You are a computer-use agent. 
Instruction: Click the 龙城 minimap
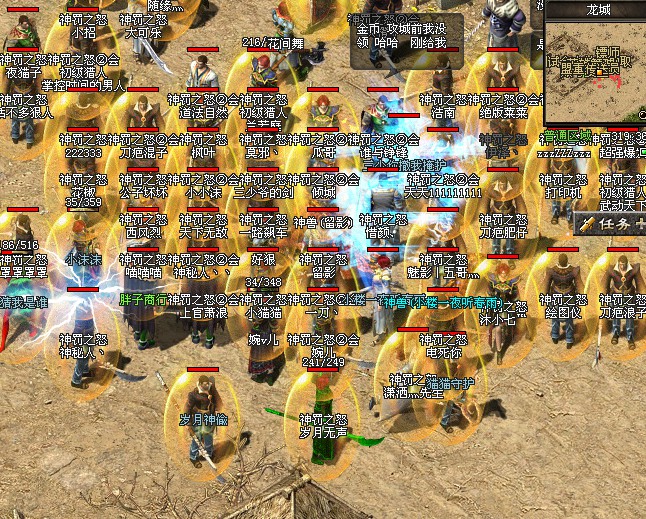(595, 72)
